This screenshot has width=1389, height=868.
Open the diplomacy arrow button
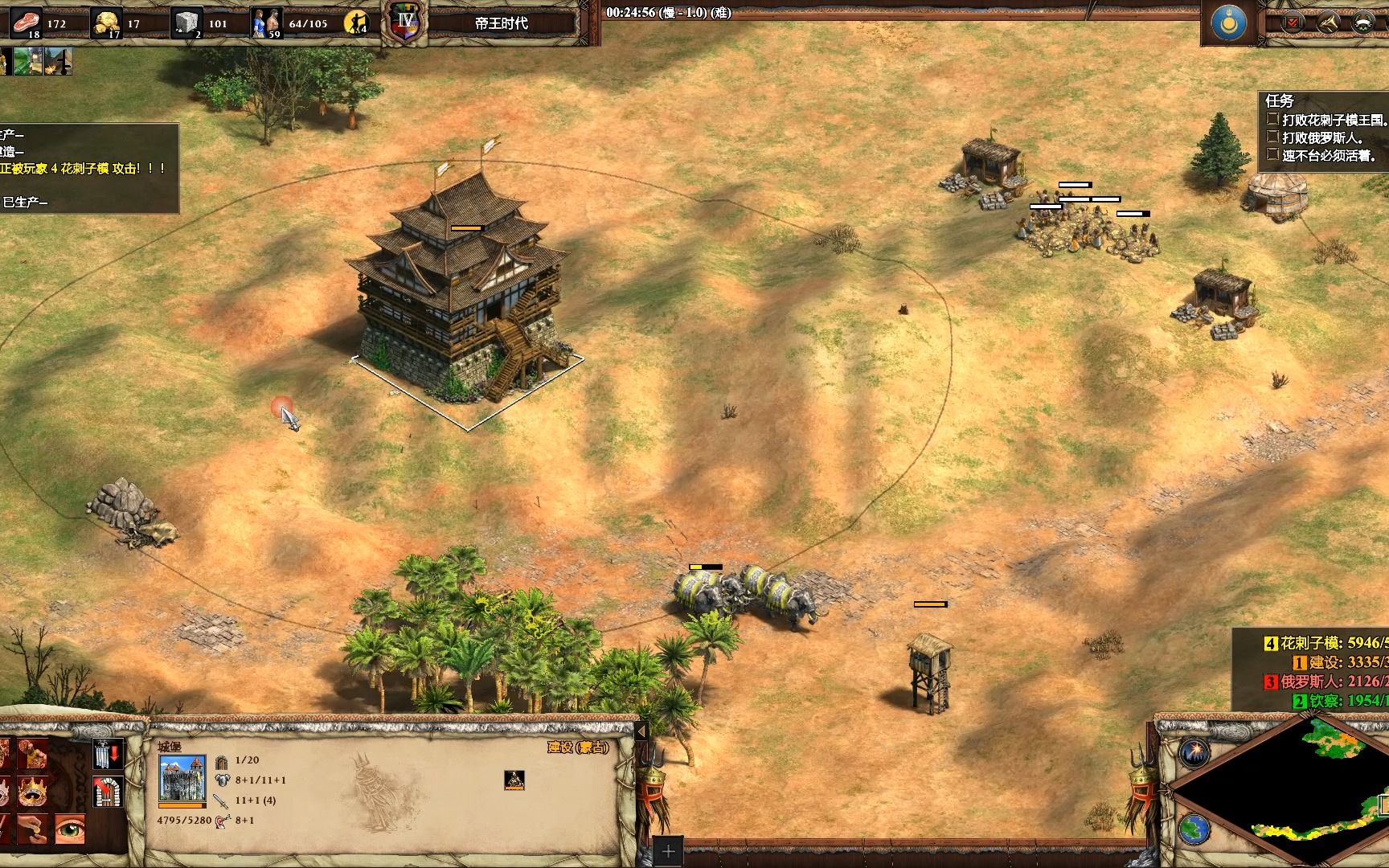(1327, 23)
